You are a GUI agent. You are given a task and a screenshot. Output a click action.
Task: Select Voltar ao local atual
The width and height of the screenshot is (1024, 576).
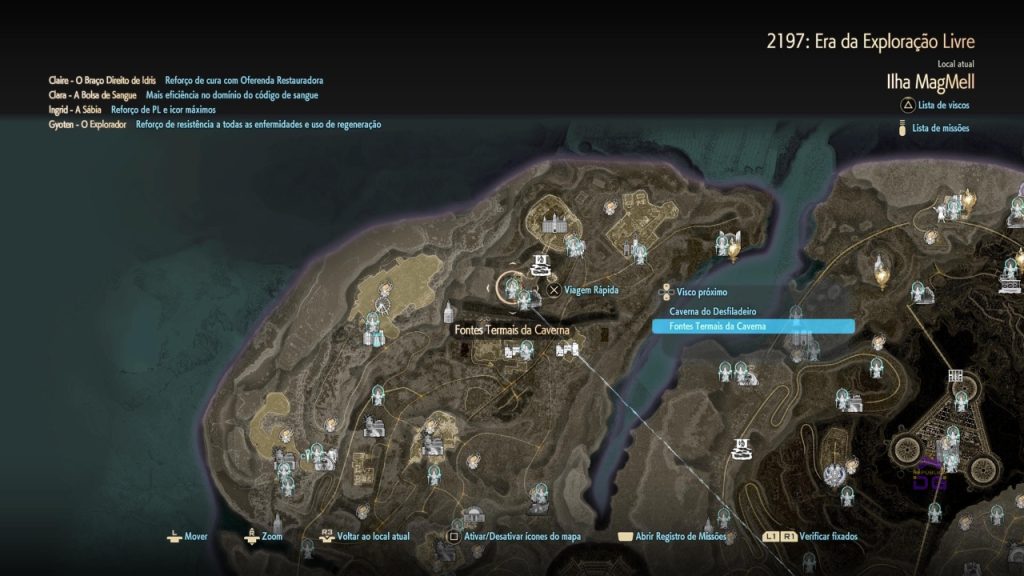click(372, 537)
